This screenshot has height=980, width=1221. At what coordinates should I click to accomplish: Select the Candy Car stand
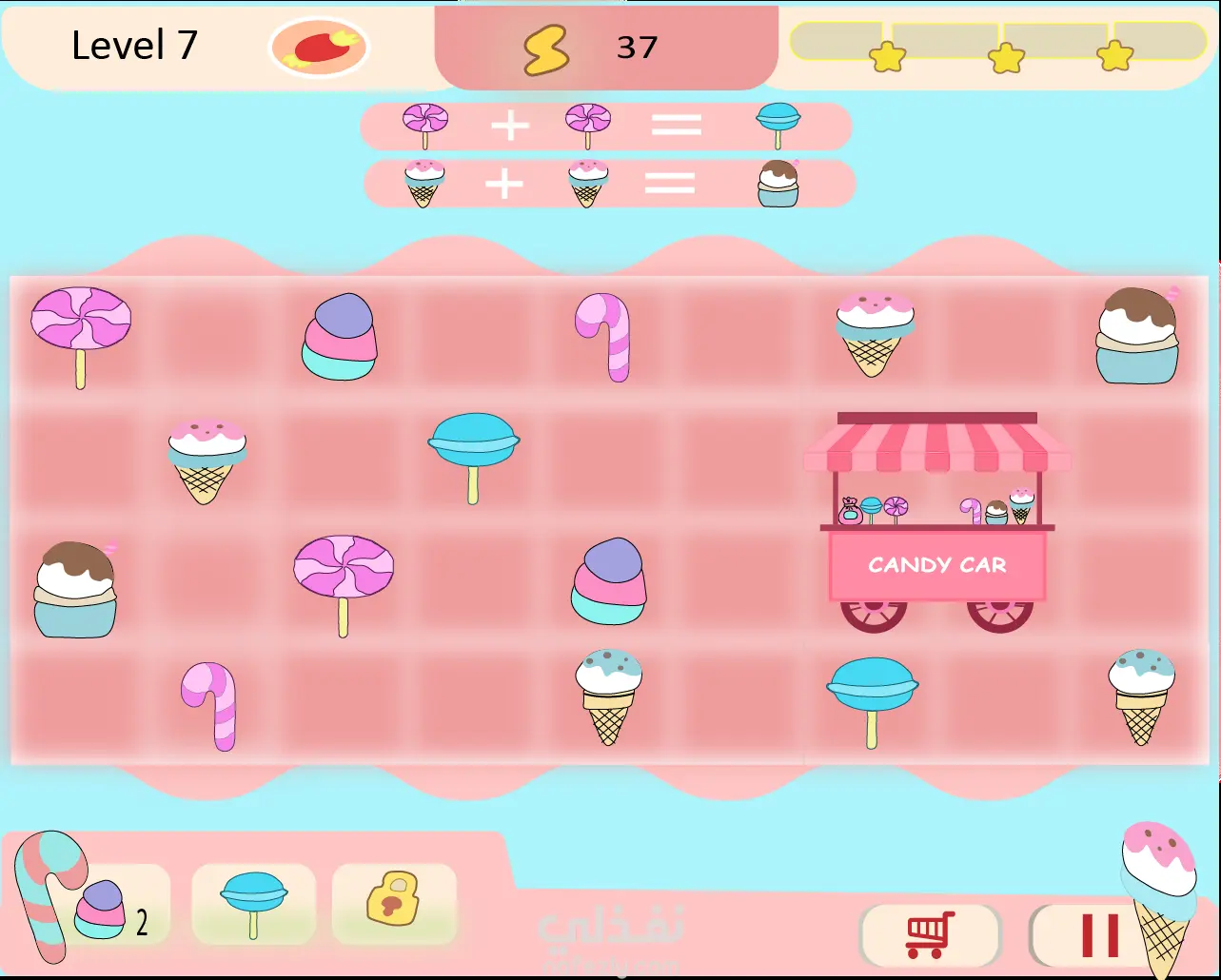[x=937, y=522]
